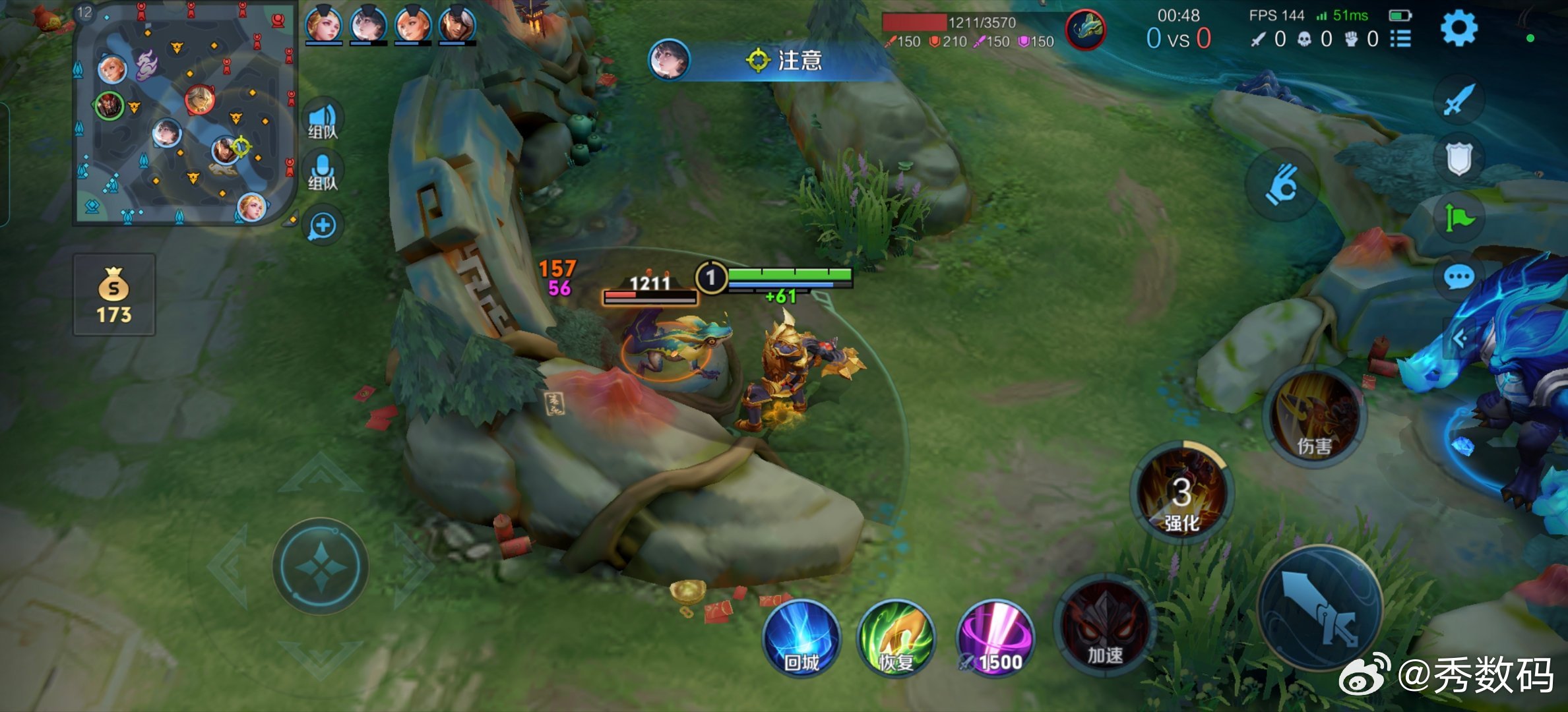Click the blue plus button under the voice controls
1568x712 pixels.
pyautogui.click(x=323, y=226)
